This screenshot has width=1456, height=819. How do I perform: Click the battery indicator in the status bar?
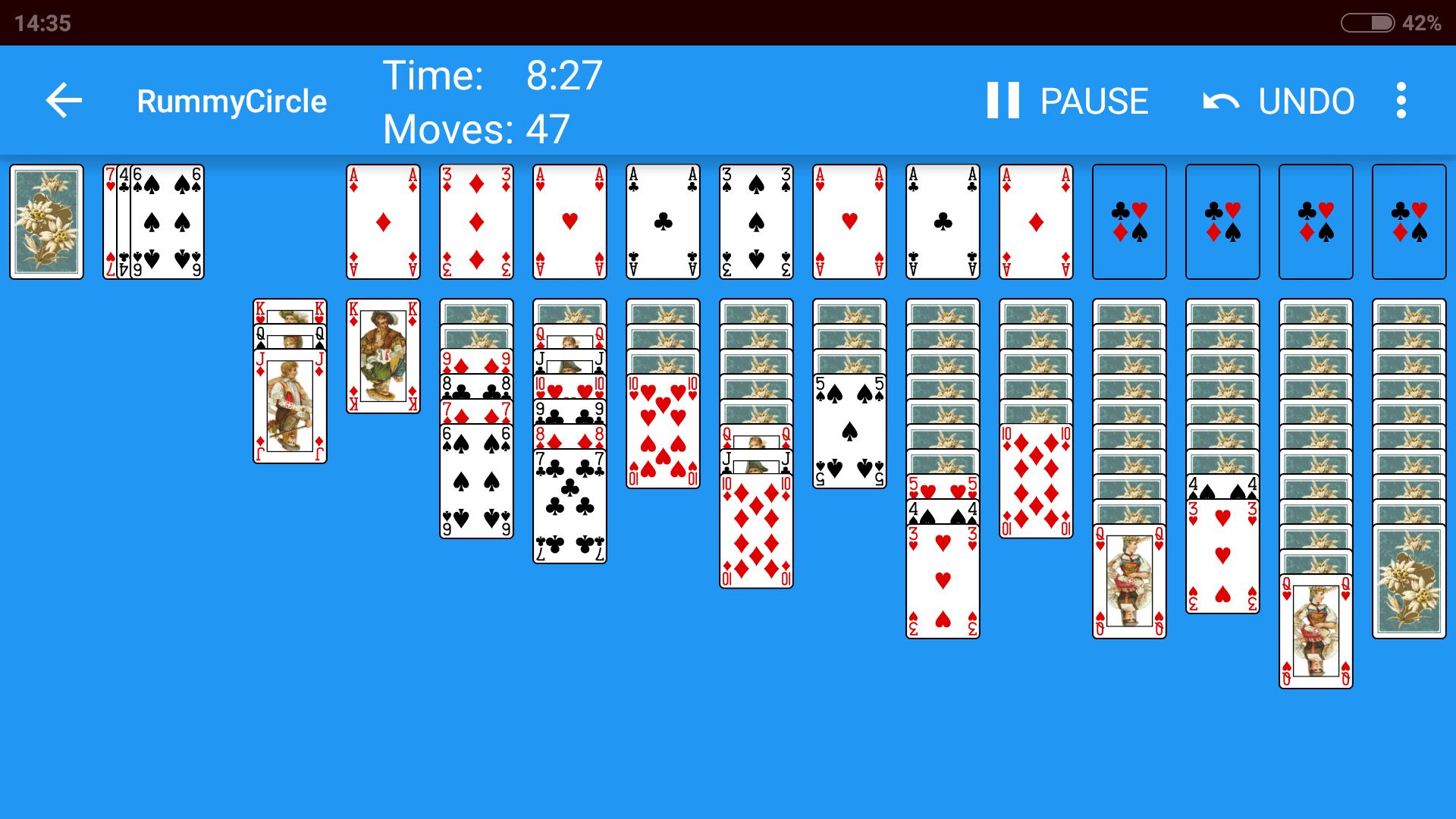pos(1369,23)
